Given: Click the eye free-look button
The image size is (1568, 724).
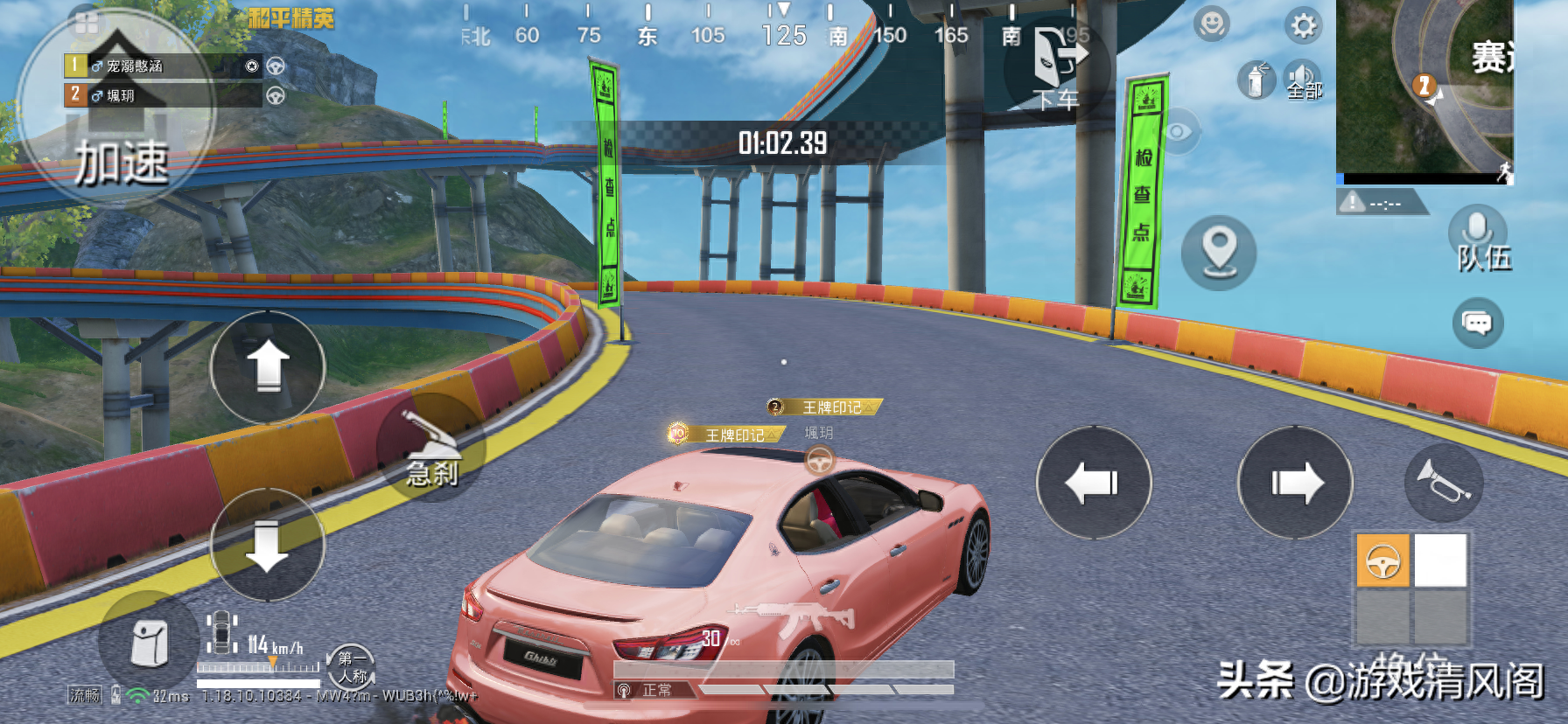Looking at the screenshot, I should coord(1177,132).
